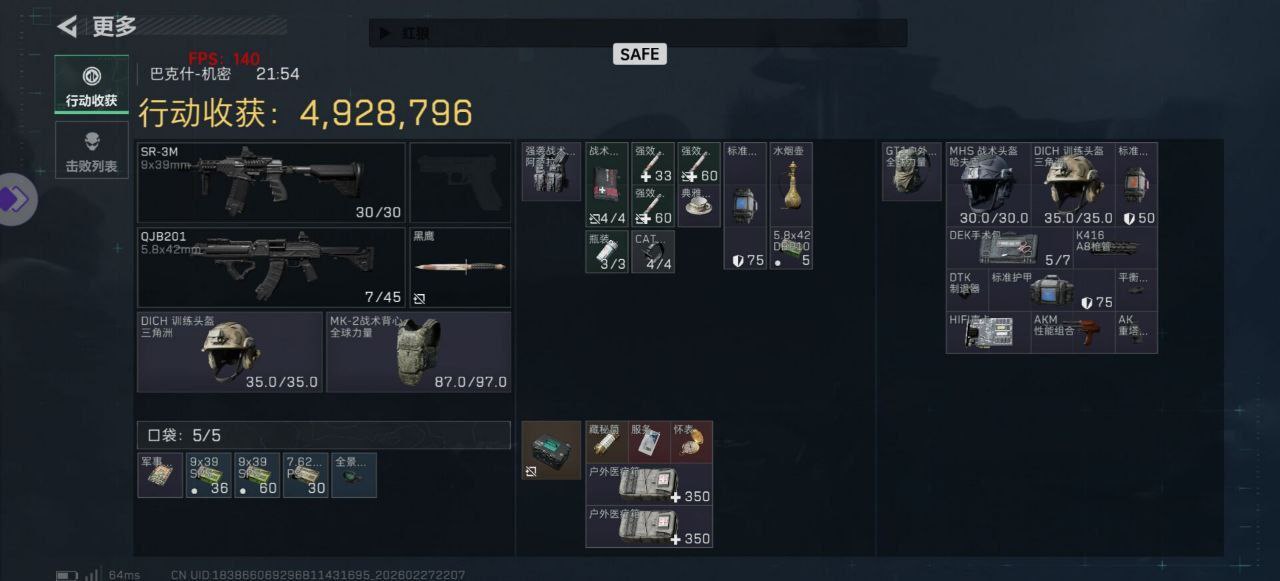Image resolution: width=1280 pixels, height=581 pixels.
Task: Pick the 军事 item in pockets
Action: pyautogui.click(x=160, y=475)
